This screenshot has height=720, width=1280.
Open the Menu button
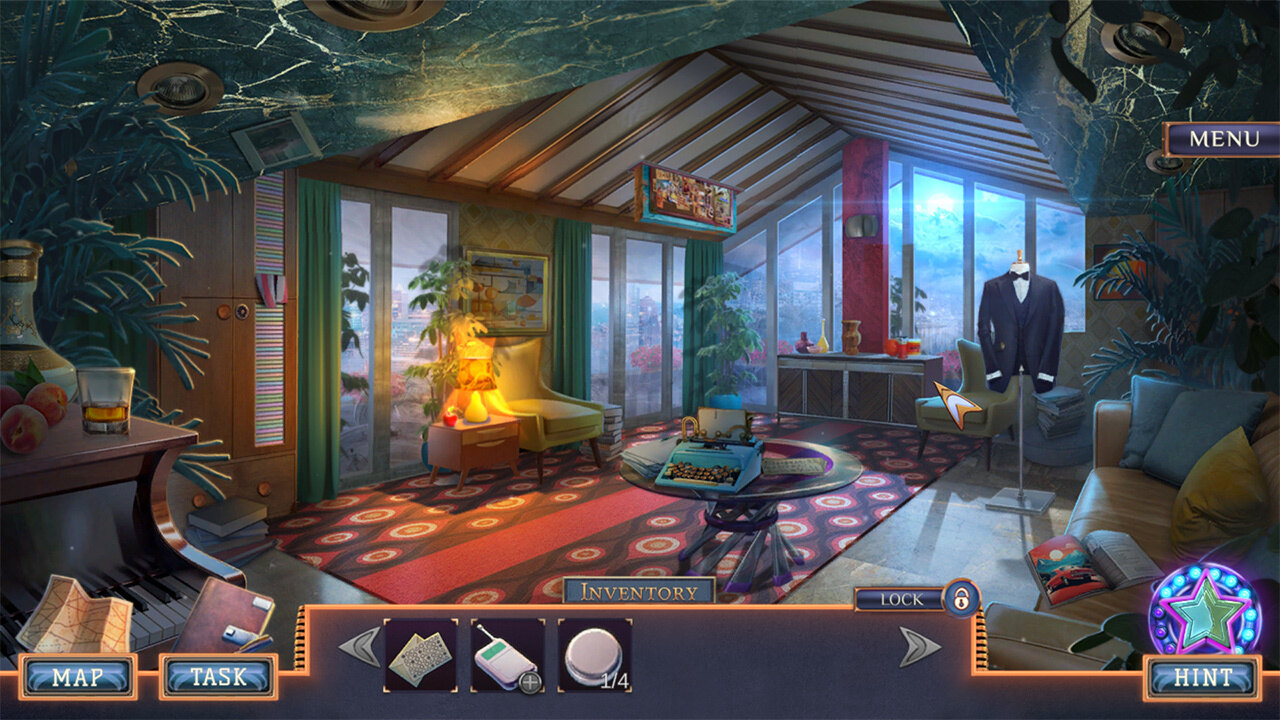(1223, 139)
